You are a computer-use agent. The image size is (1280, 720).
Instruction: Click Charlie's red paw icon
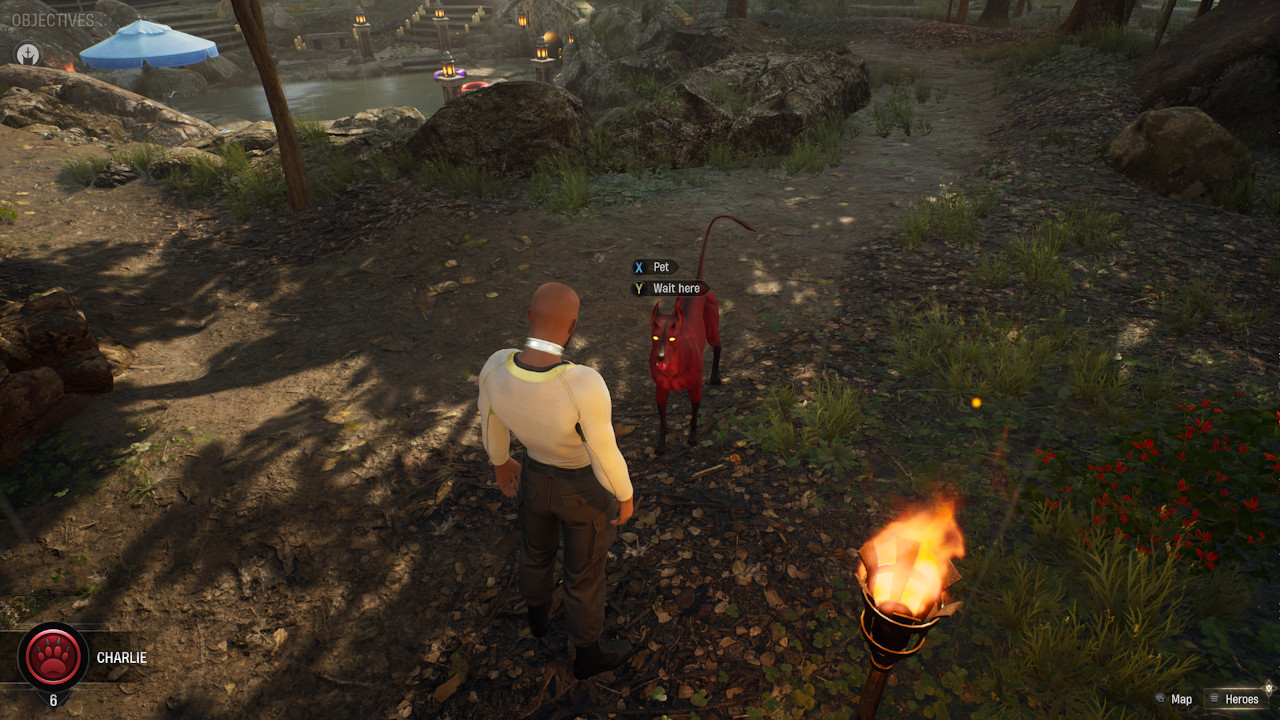(x=53, y=657)
